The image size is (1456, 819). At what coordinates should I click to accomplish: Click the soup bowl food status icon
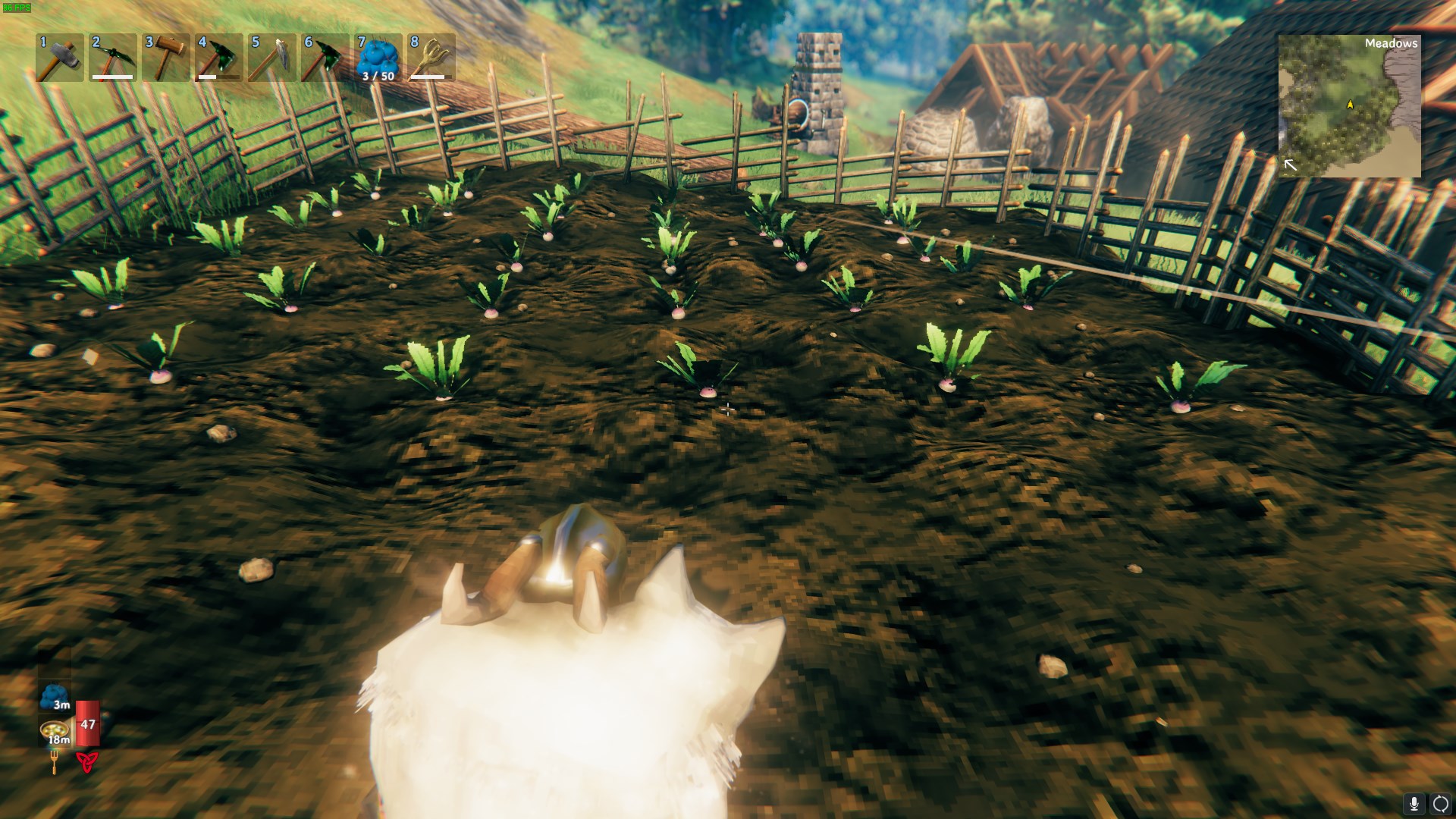point(55,732)
